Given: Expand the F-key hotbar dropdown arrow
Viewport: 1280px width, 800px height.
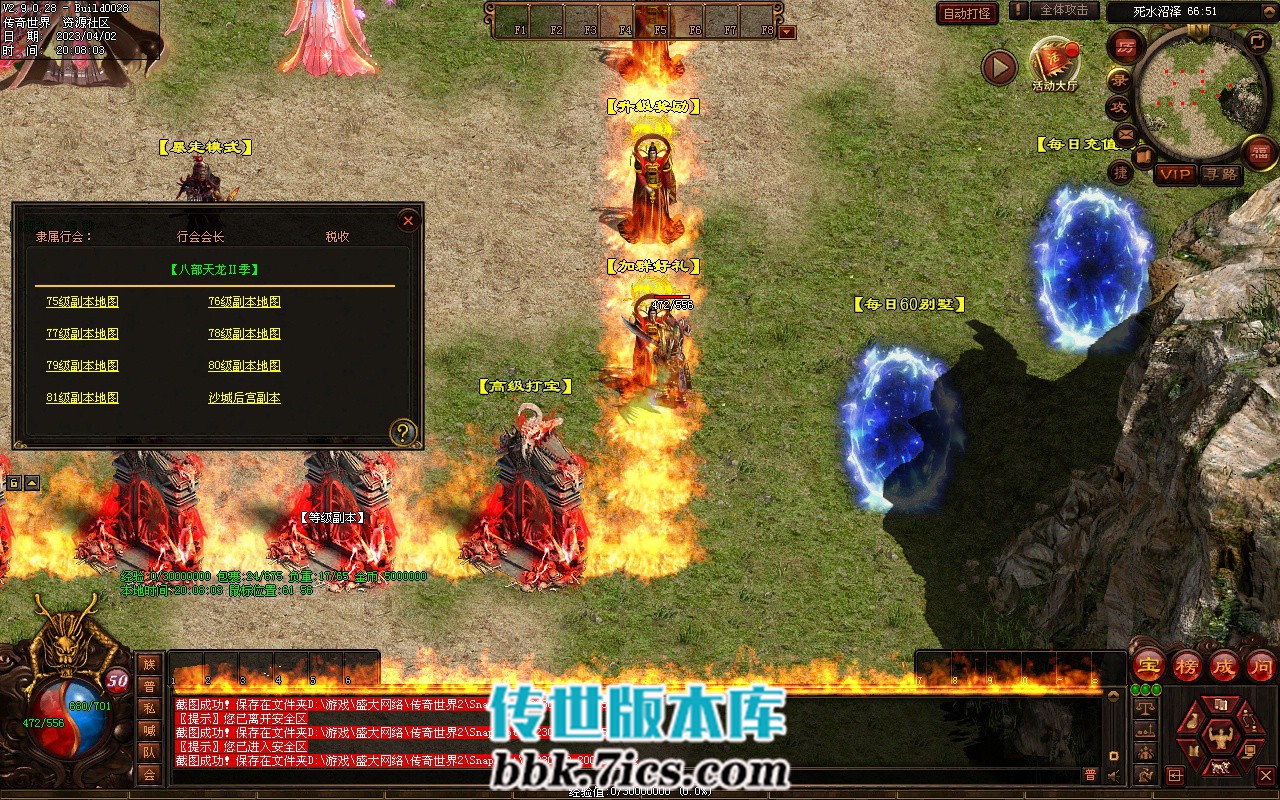Looking at the screenshot, I should pos(787,32).
